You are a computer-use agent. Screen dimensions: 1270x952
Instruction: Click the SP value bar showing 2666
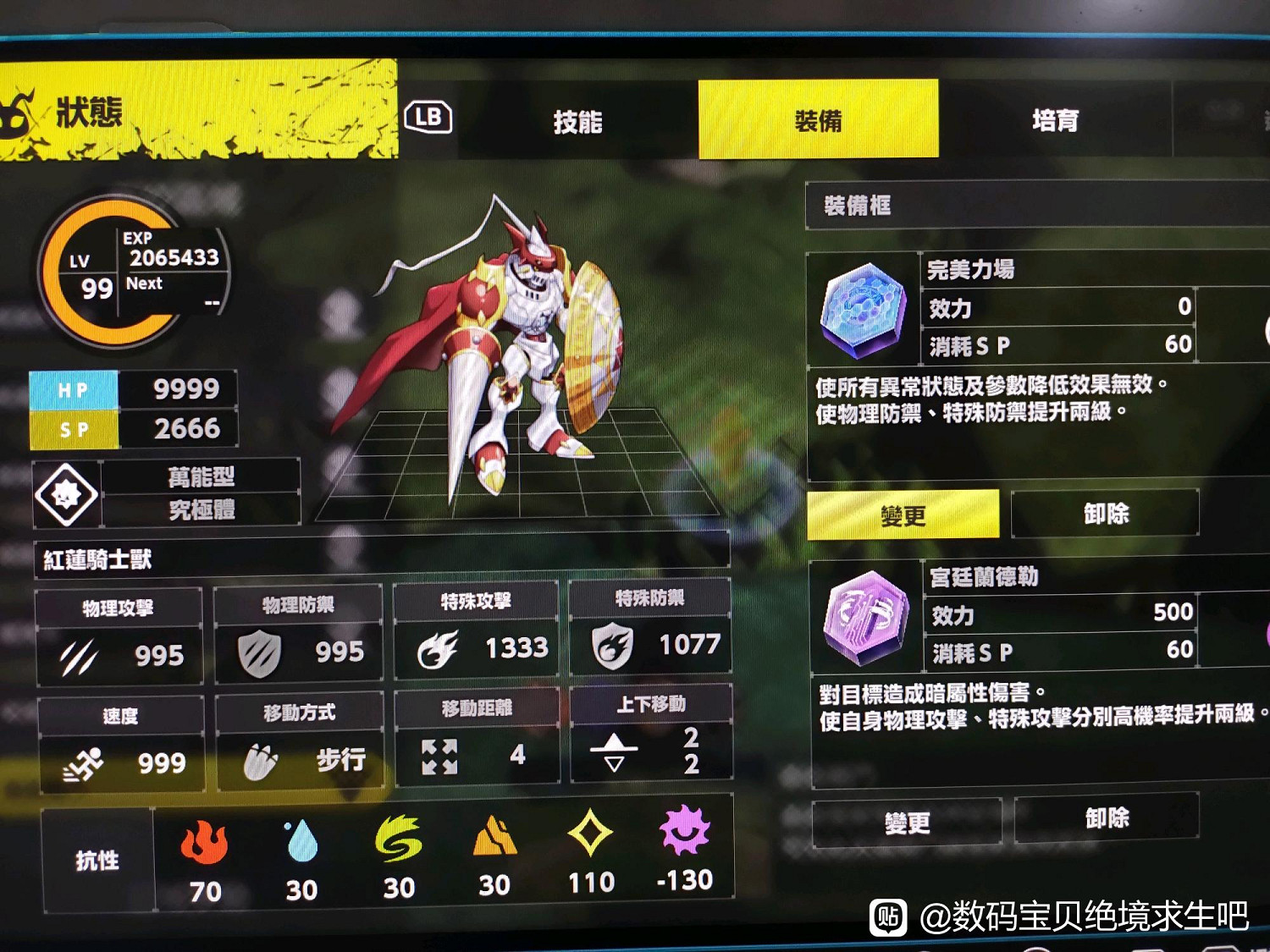coord(131,430)
